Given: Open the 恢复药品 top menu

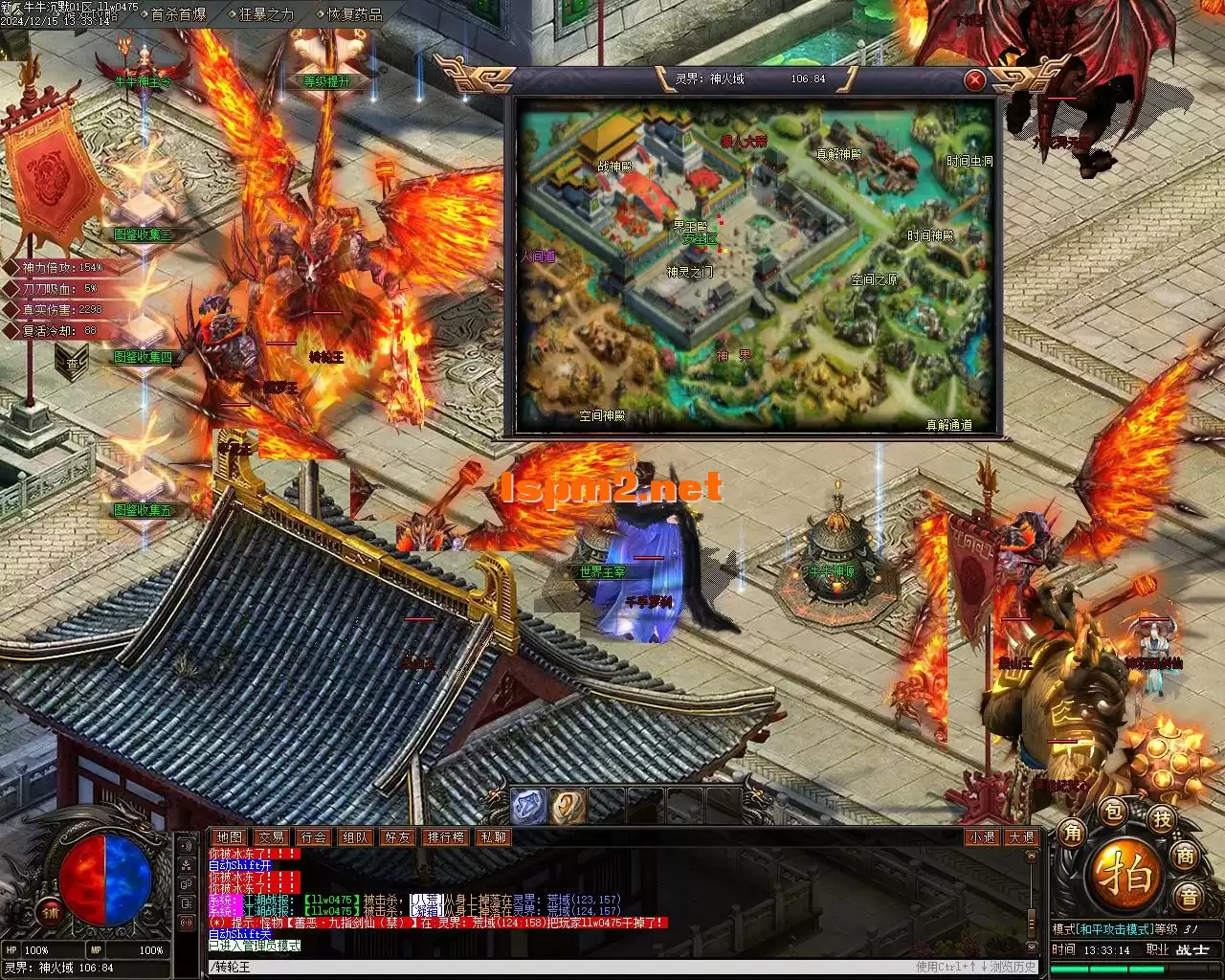Looking at the screenshot, I should (x=354, y=14).
